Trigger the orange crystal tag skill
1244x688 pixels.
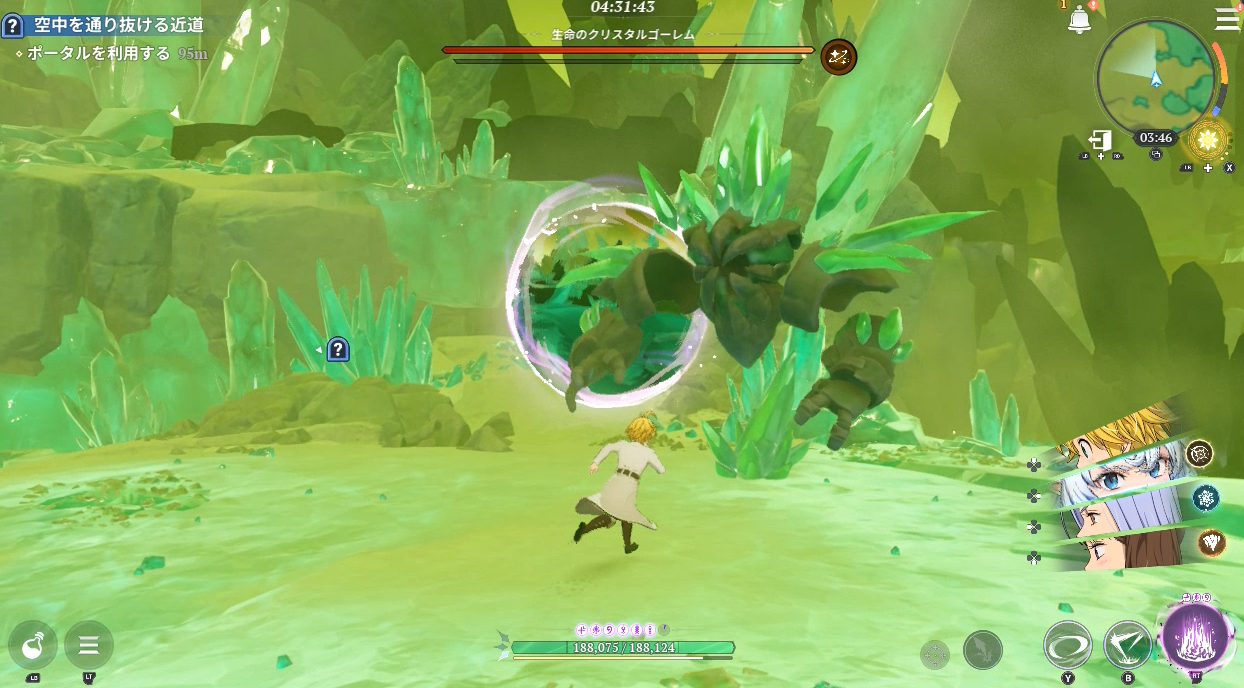1211,542
